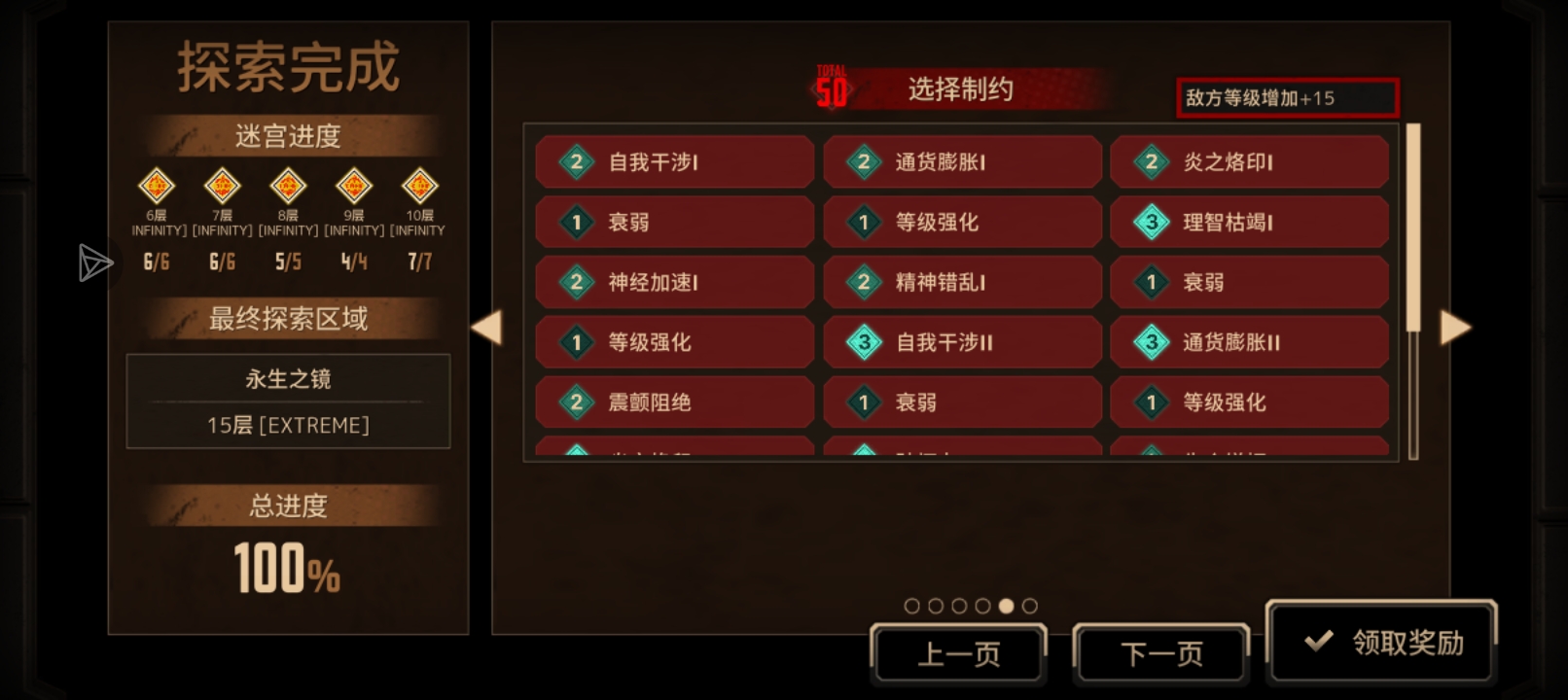Select the 9层 INFINITY floor badge
Image resolution: width=1568 pixels, height=700 pixels.
pyautogui.click(x=354, y=187)
